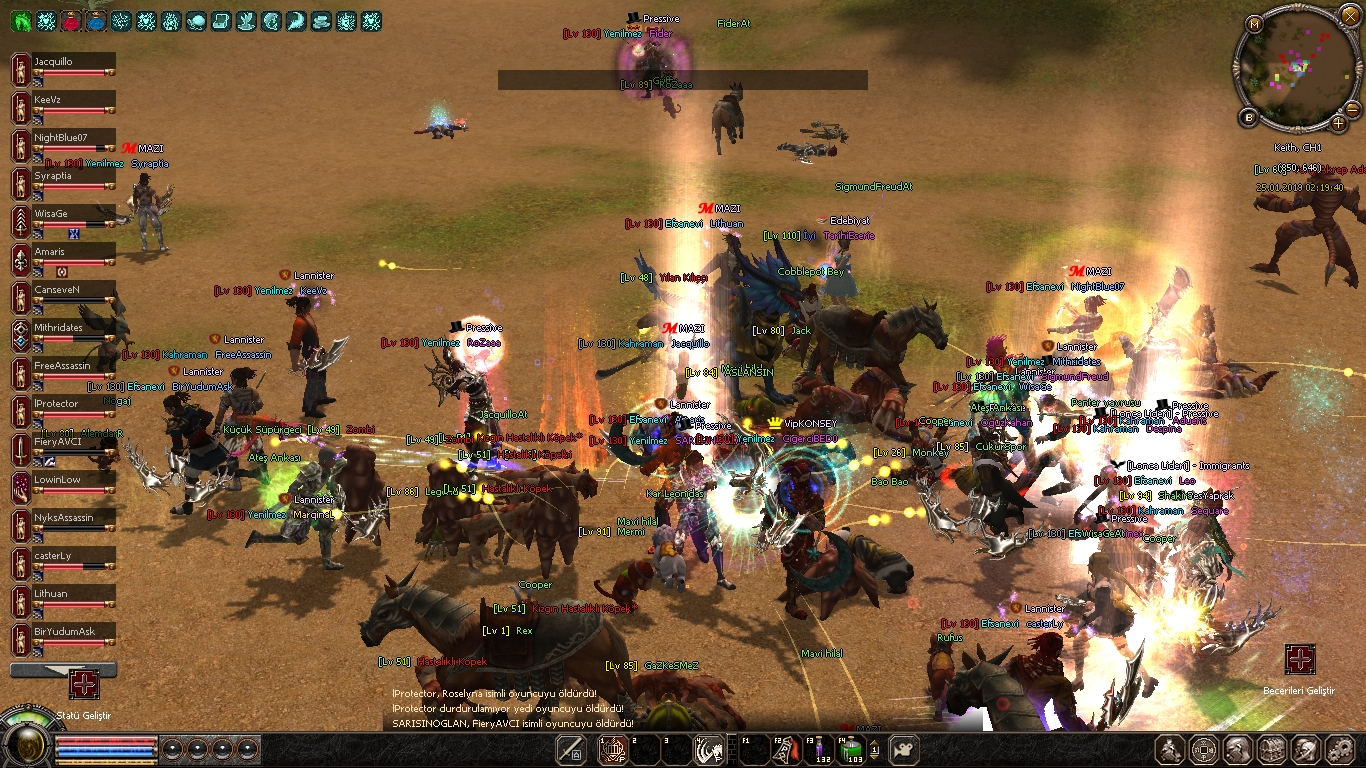Click the minimap's B button

1249,118
